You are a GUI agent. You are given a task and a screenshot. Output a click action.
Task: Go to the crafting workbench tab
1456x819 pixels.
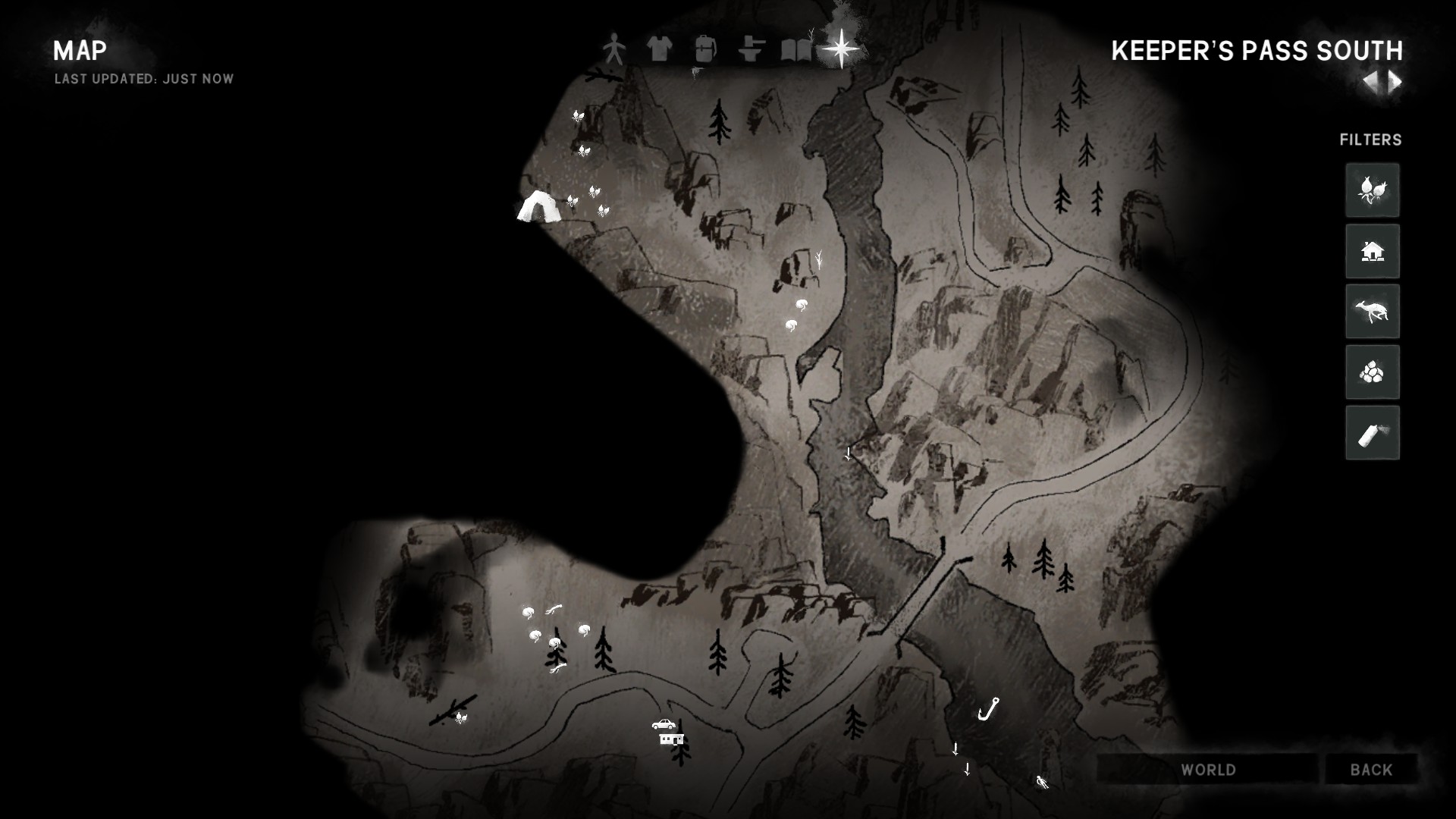point(751,50)
